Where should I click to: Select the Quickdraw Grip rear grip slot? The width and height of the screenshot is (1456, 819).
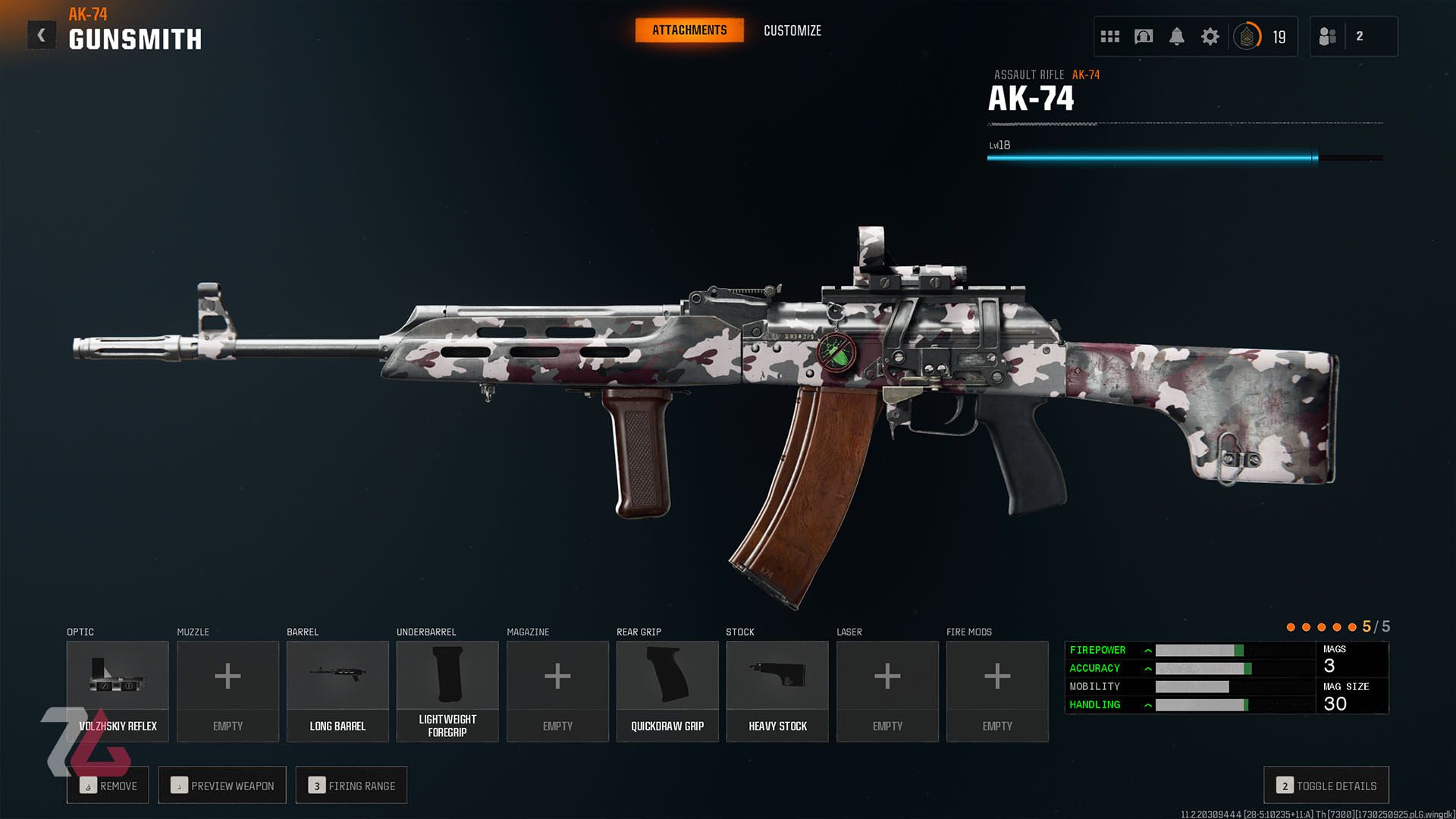click(667, 690)
